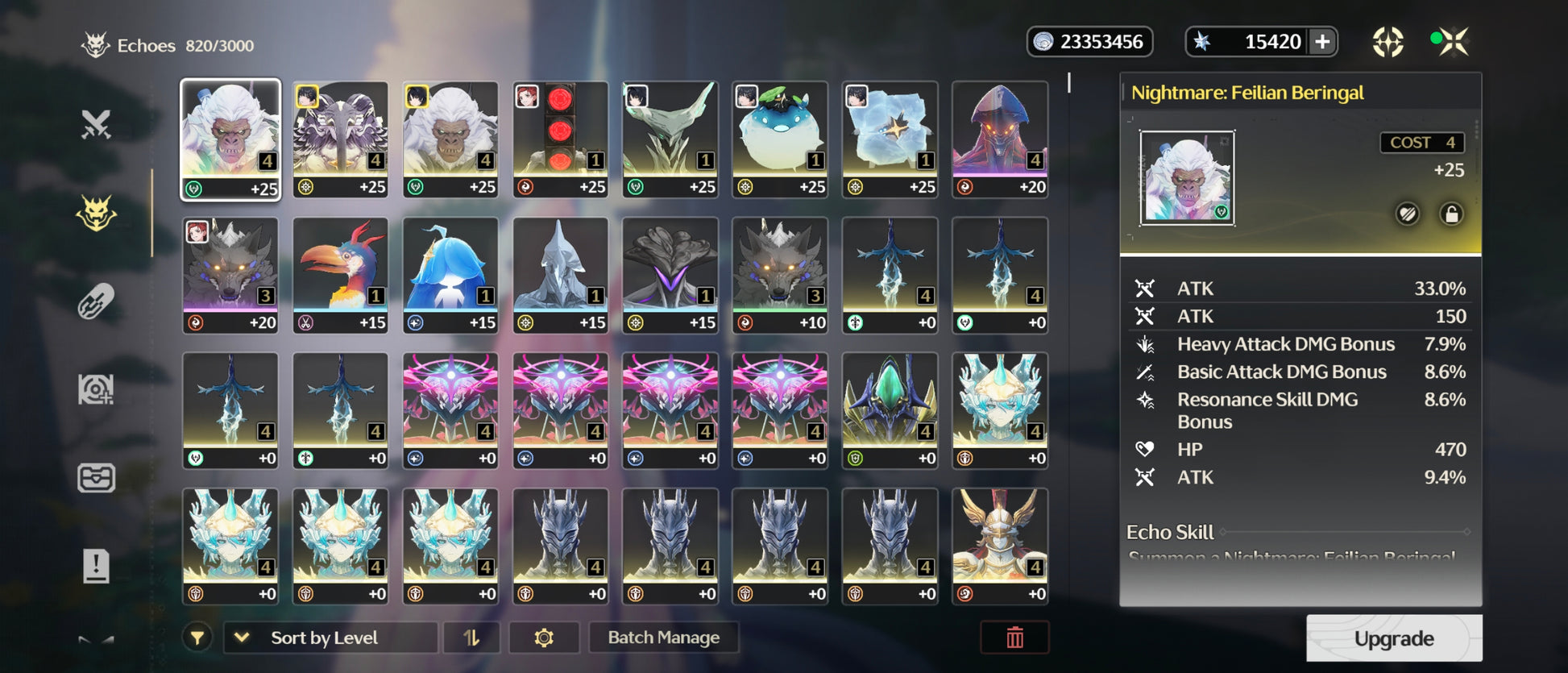This screenshot has width=1568, height=673.
Task: Open the gear settings button beside Batch Manage
Action: click(544, 638)
